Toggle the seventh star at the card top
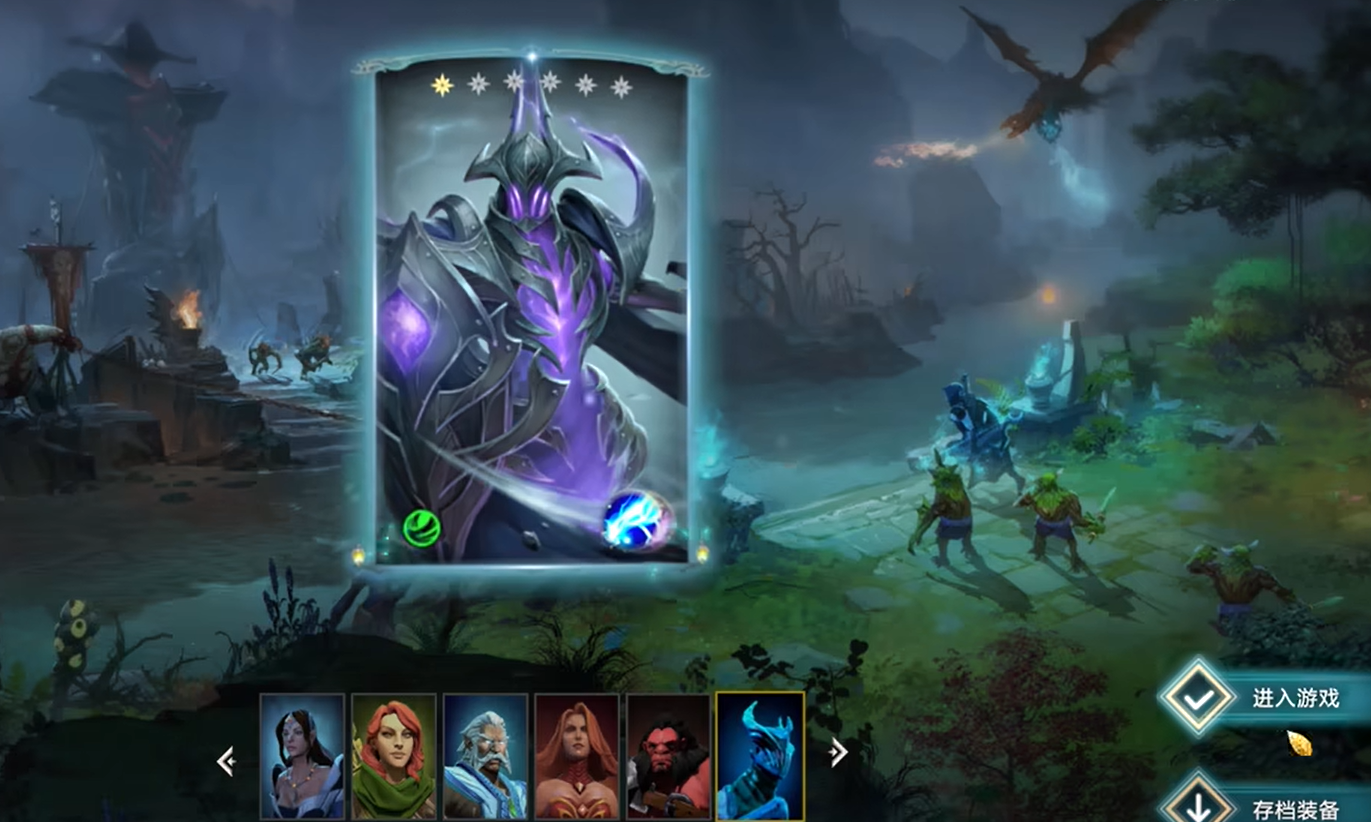The width and height of the screenshot is (1371, 822). (623, 87)
